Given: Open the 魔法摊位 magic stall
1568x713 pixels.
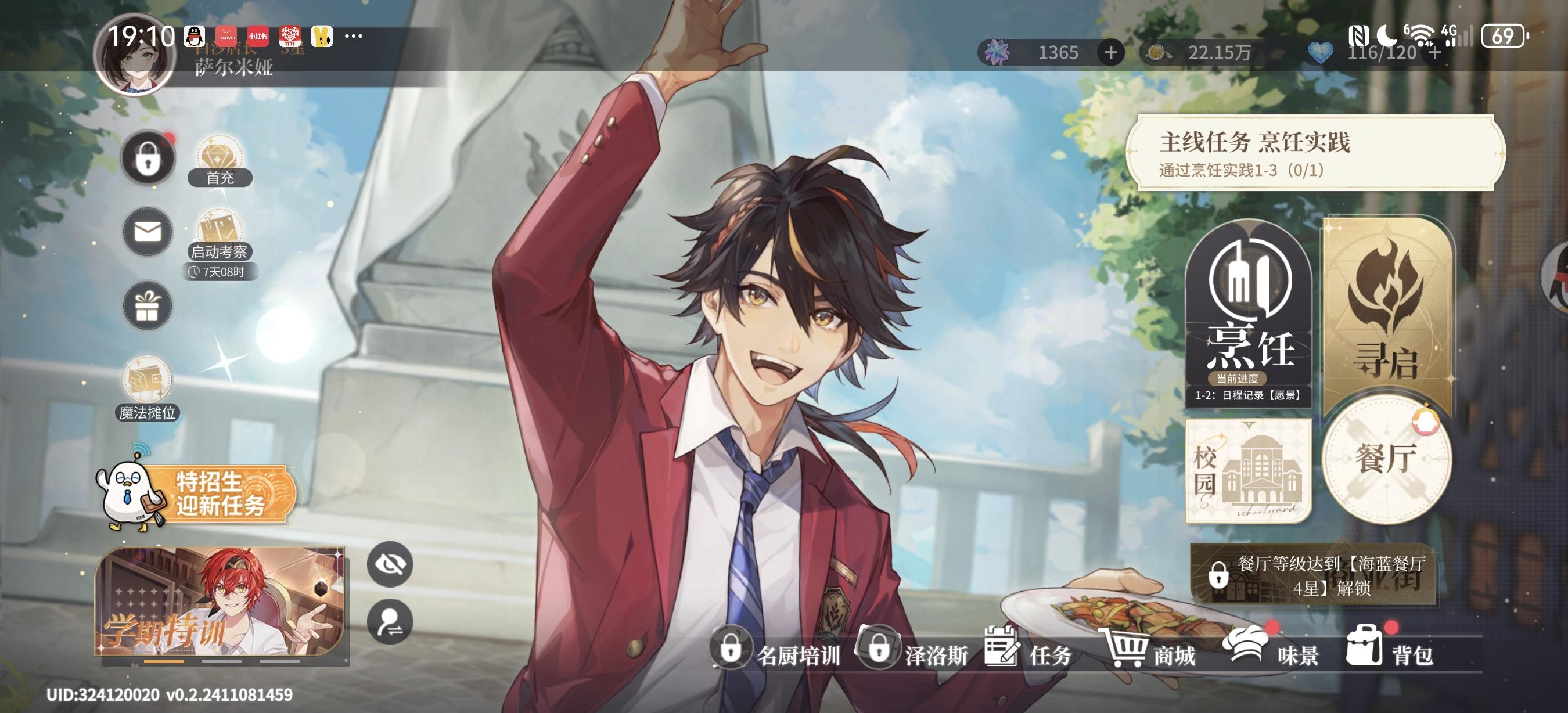Looking at the screenshot, I should click(148, 388).
